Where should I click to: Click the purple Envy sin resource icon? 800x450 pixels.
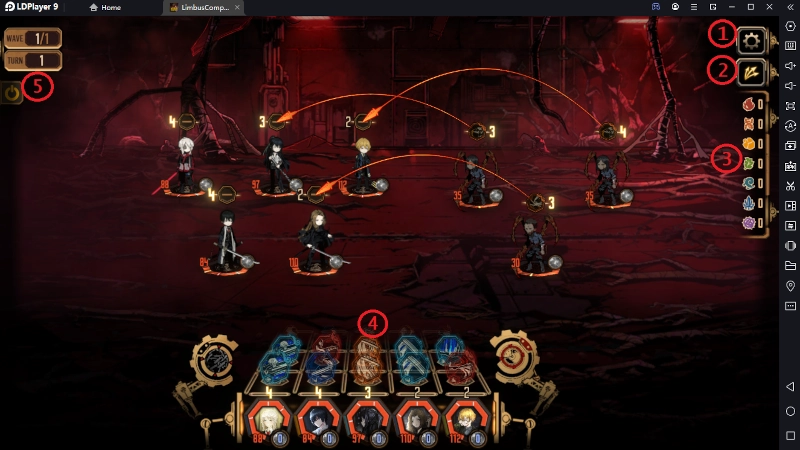747,222
